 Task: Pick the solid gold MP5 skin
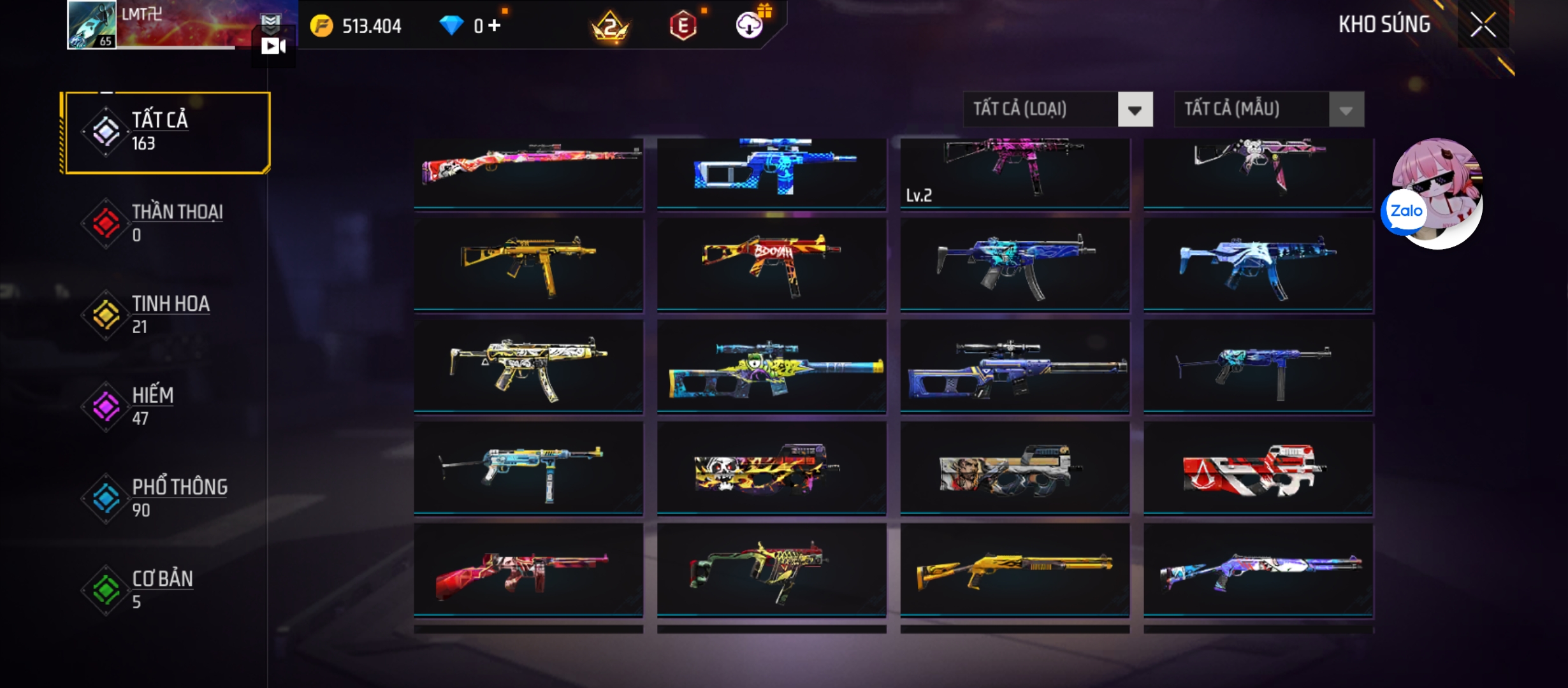(528, 264)
